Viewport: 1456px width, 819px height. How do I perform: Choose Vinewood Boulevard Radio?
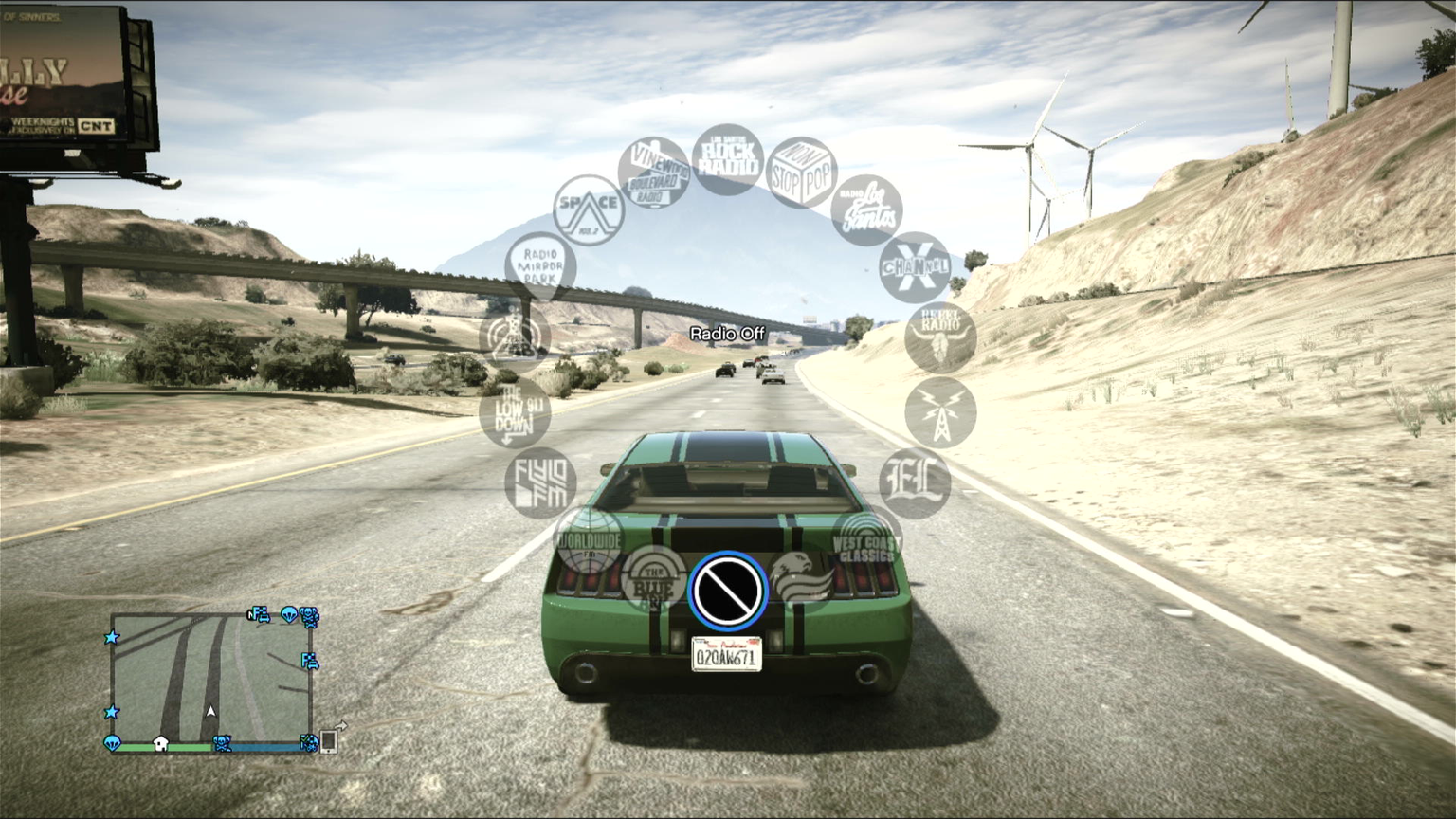(x=654, y=173)
